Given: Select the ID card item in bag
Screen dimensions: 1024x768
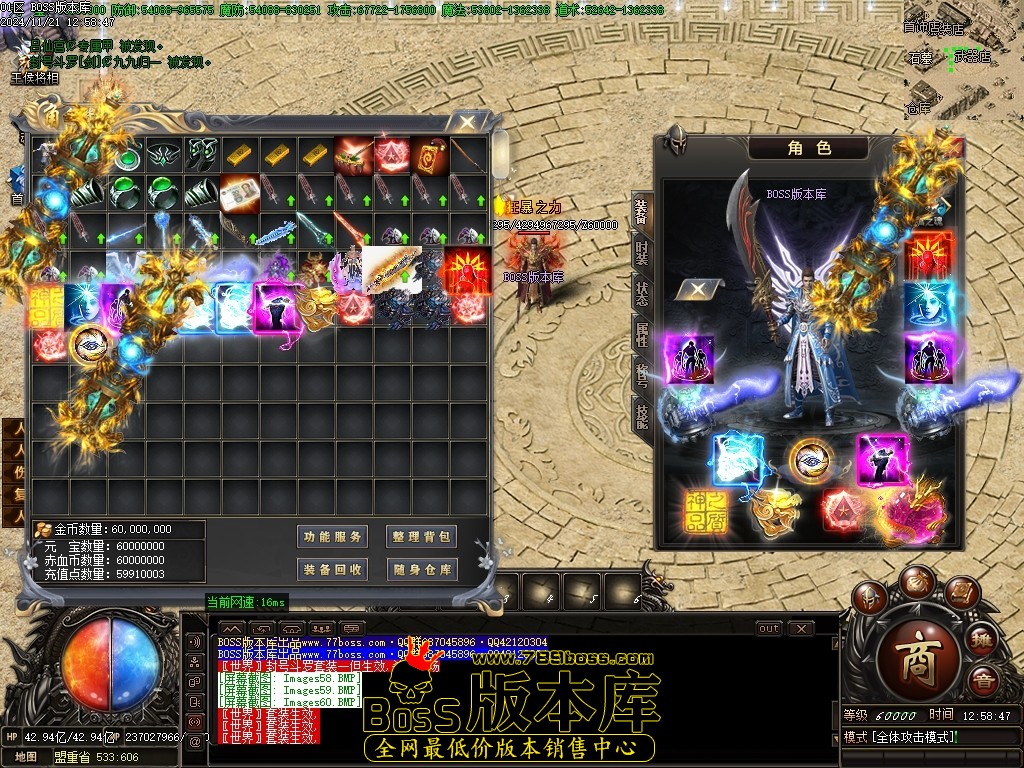Looking at the screenshot, I should (x=240, y=190).
